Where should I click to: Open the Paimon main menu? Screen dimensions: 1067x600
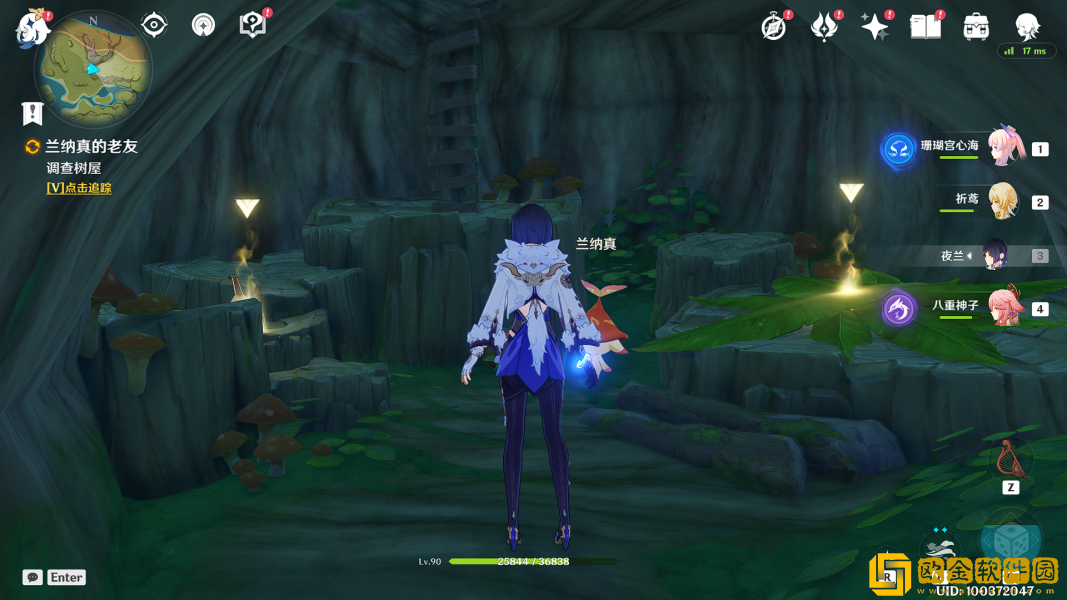click(32, 28)
